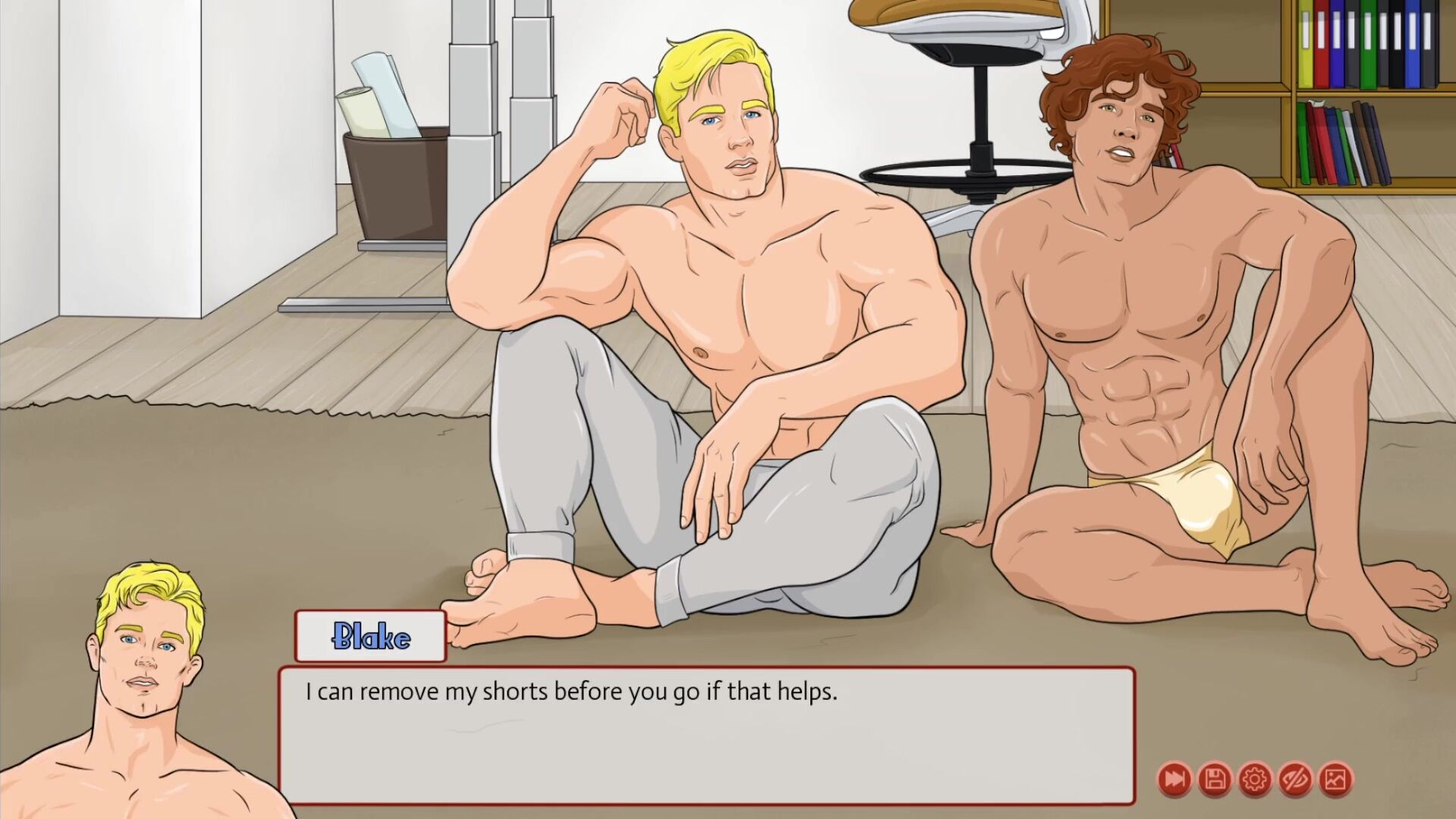Screen dimensions: 1456x819
Task: Open settings with the gear icon
Action: pyautogui.click(x=1255, y=779)
